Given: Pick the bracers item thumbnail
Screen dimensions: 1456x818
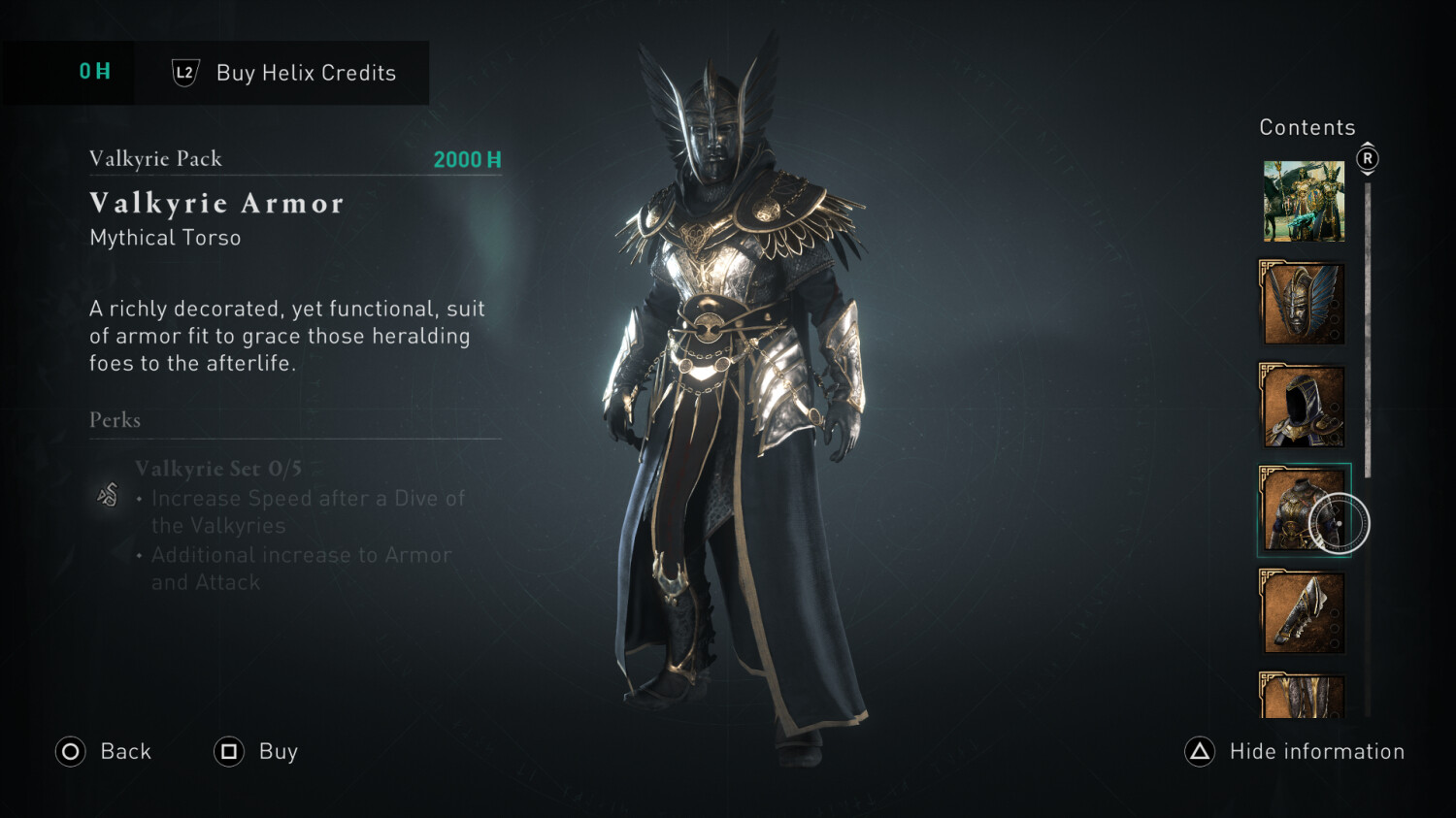Looking at the screenshot, I should point(1303,612).
